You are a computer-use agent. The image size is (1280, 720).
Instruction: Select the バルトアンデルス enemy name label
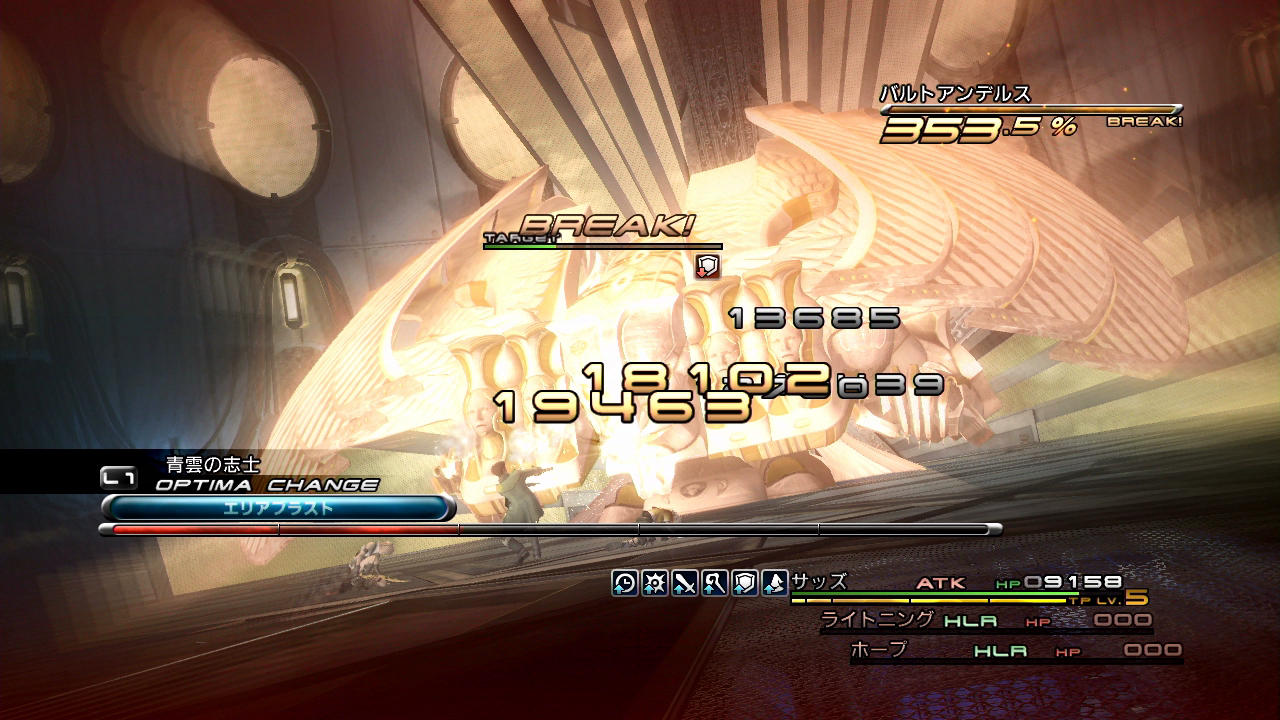pyautogui.click(x=955, y=95)
